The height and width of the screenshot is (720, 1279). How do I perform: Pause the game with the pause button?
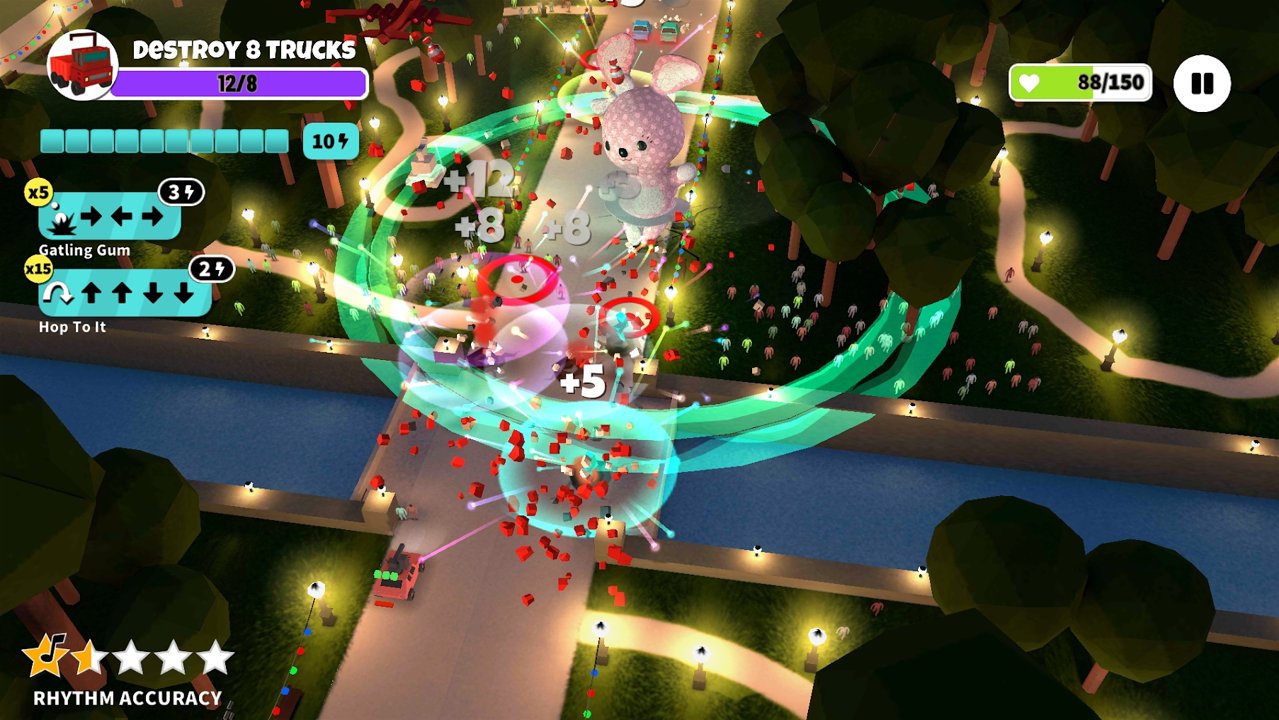tap(1201, 83)
